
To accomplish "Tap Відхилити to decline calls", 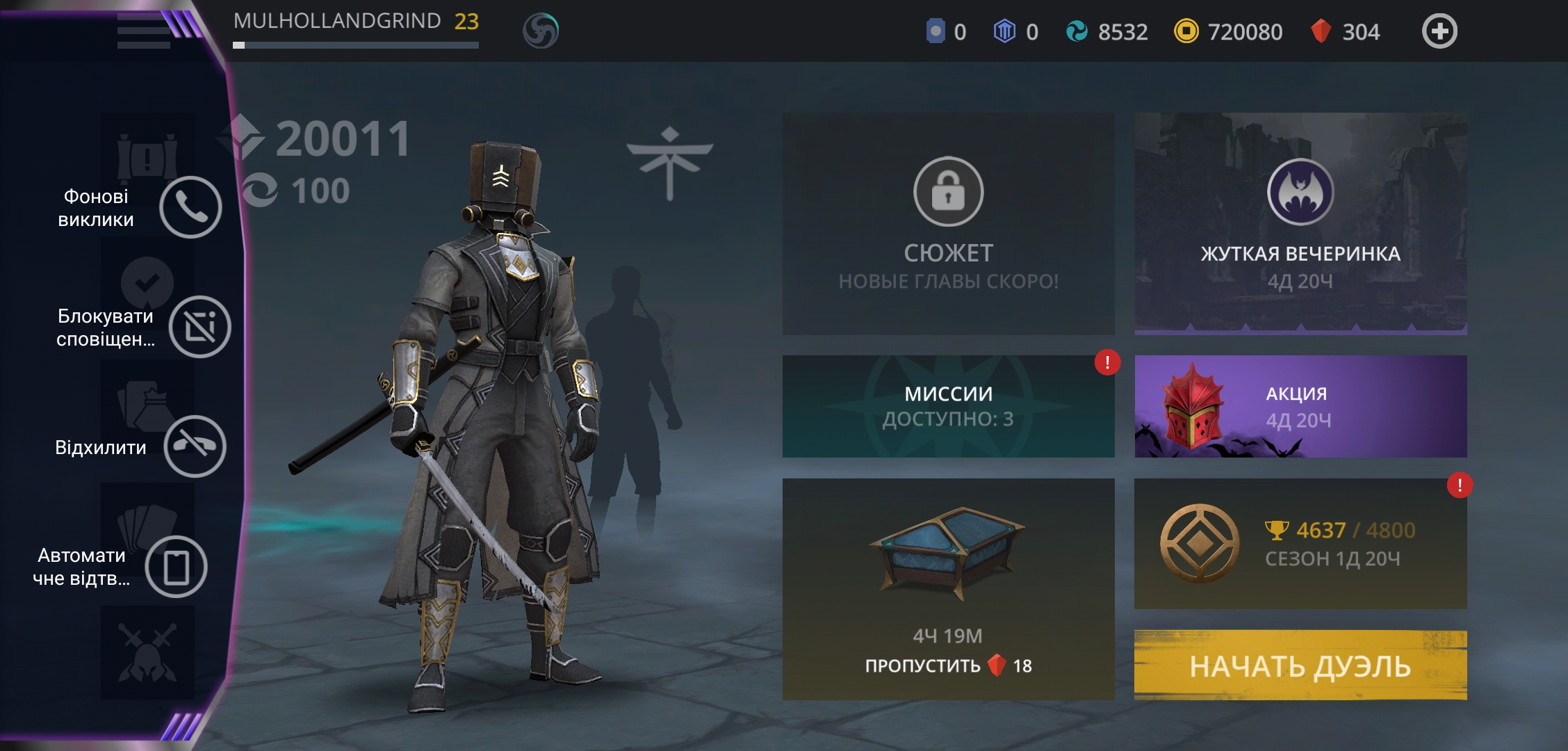I will [195, 446].
